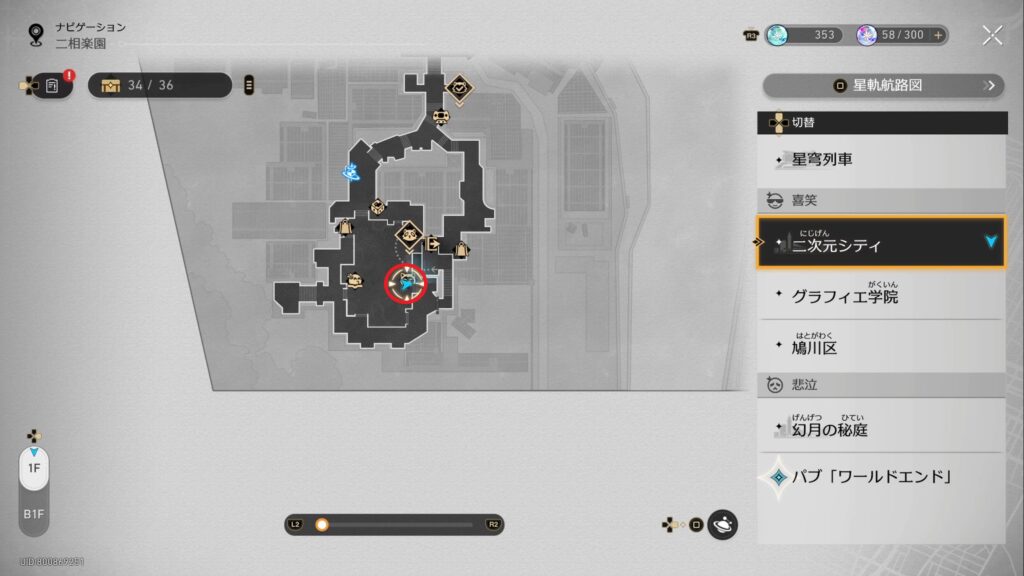
Task: Select the arrow exit marker on the map
Action: (x=433, y=243)
